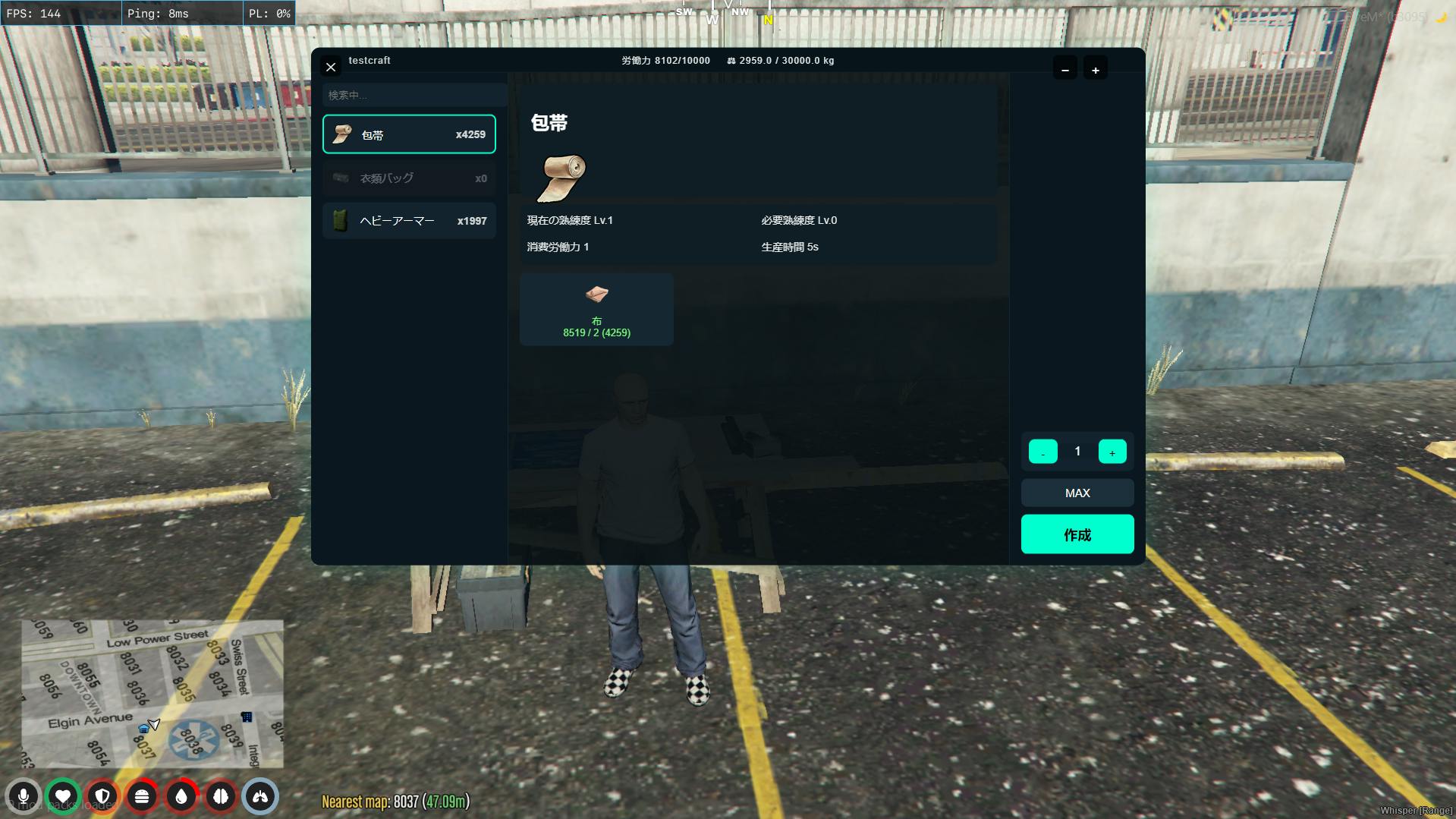Increase craft quantity with plus stepper
Screen dimensions: 1456x819
pos(1112,452)
